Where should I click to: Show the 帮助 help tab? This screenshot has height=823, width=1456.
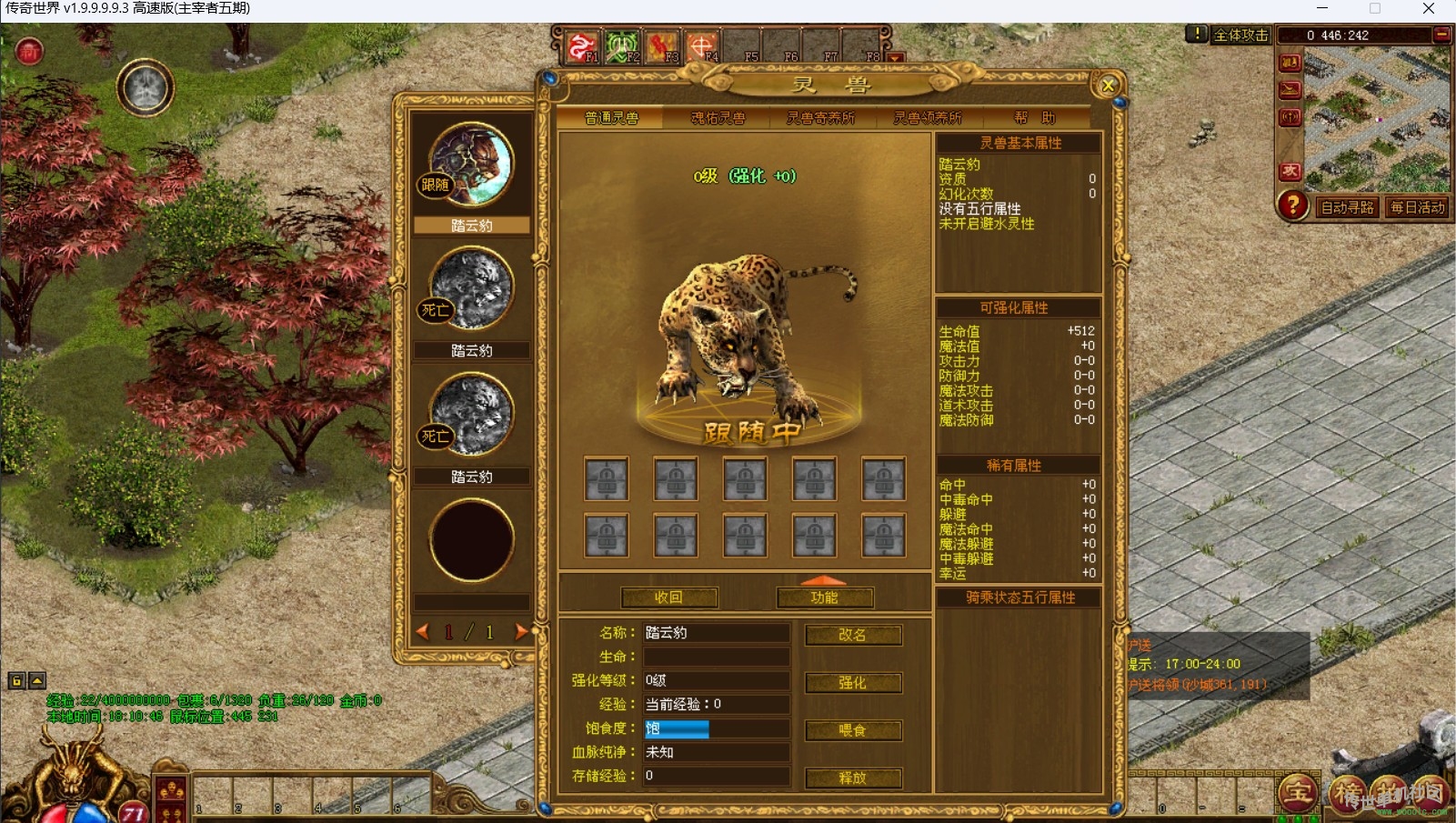pyautogui.click(x=1035, y=118)
